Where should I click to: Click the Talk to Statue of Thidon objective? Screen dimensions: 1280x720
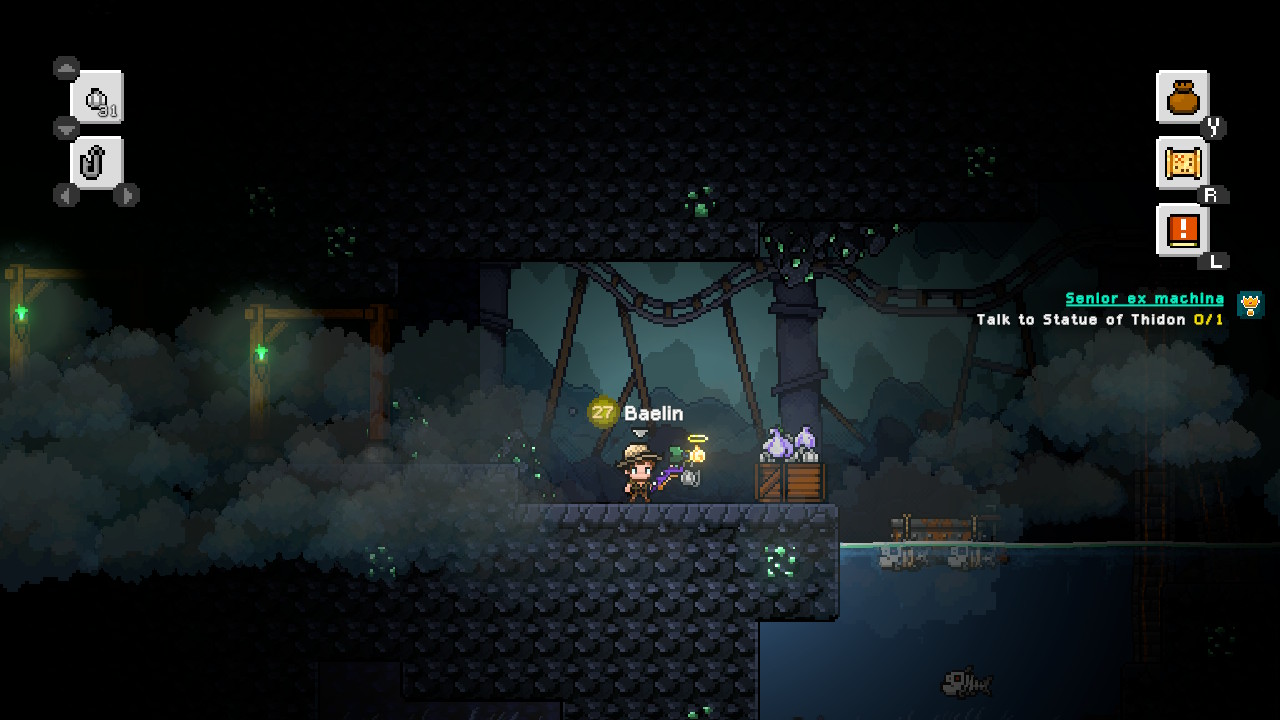click(1082, 319)
